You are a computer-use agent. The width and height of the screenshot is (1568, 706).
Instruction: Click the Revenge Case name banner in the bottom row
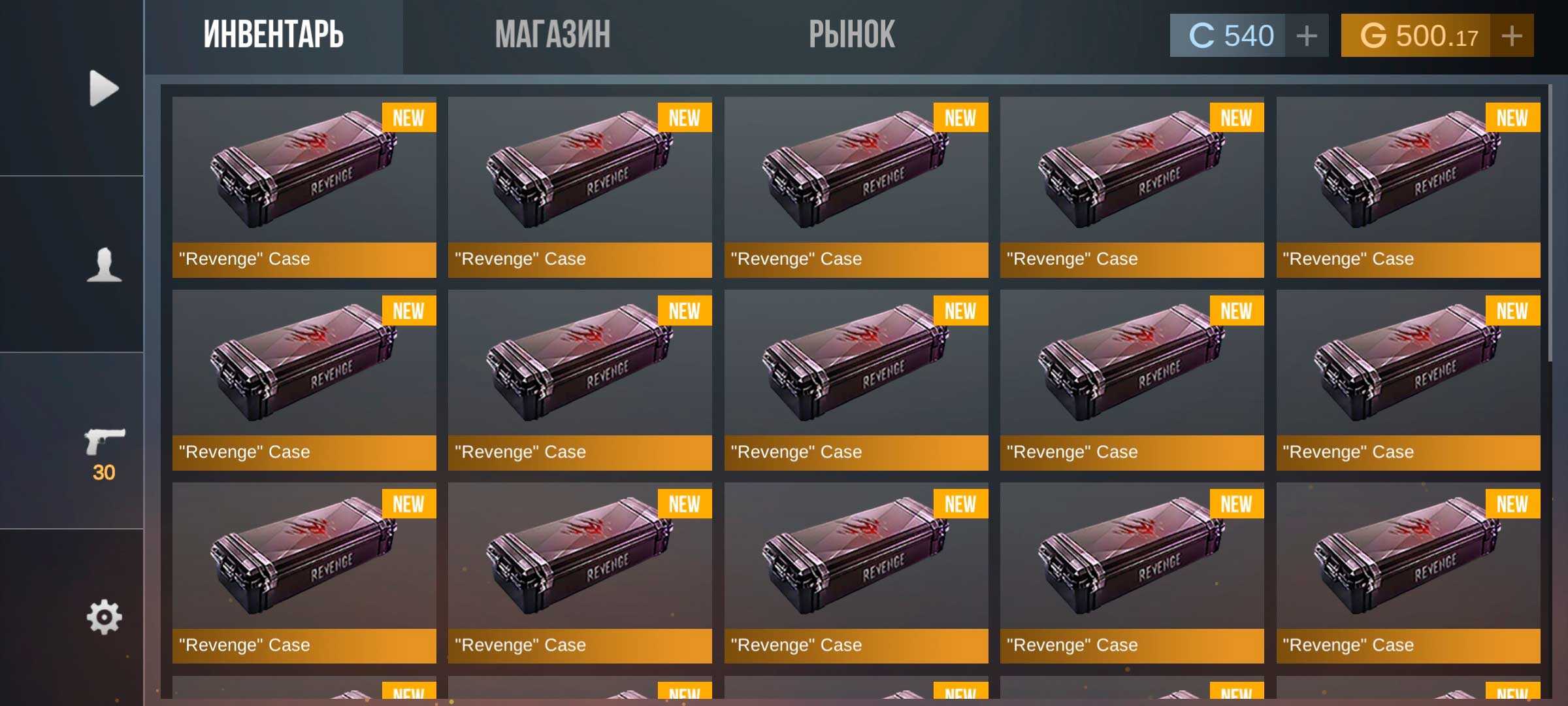(x=304, y=645)
